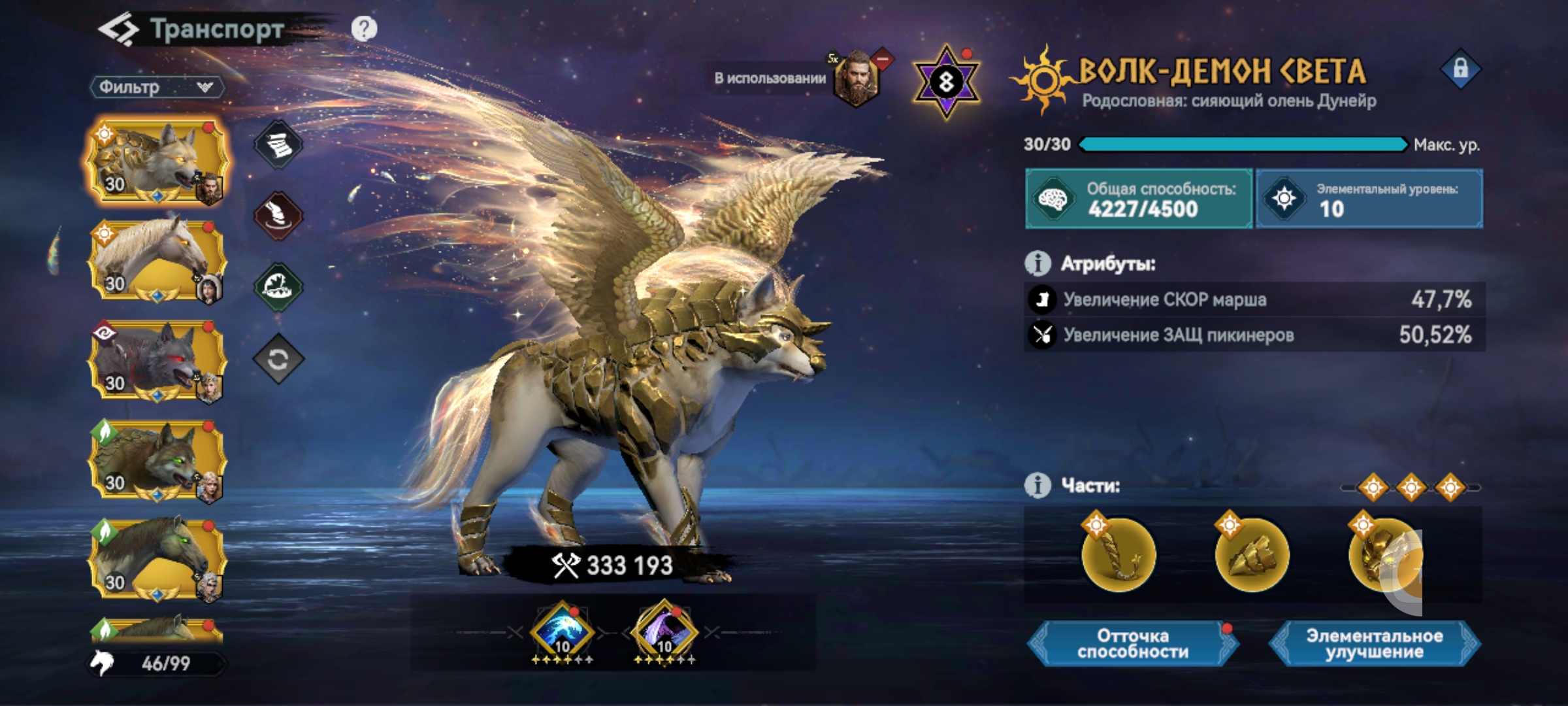This screenshot has height=706, width=1568.
Task: Select the green-eyed wolf mount
Action: pos(157,460)
